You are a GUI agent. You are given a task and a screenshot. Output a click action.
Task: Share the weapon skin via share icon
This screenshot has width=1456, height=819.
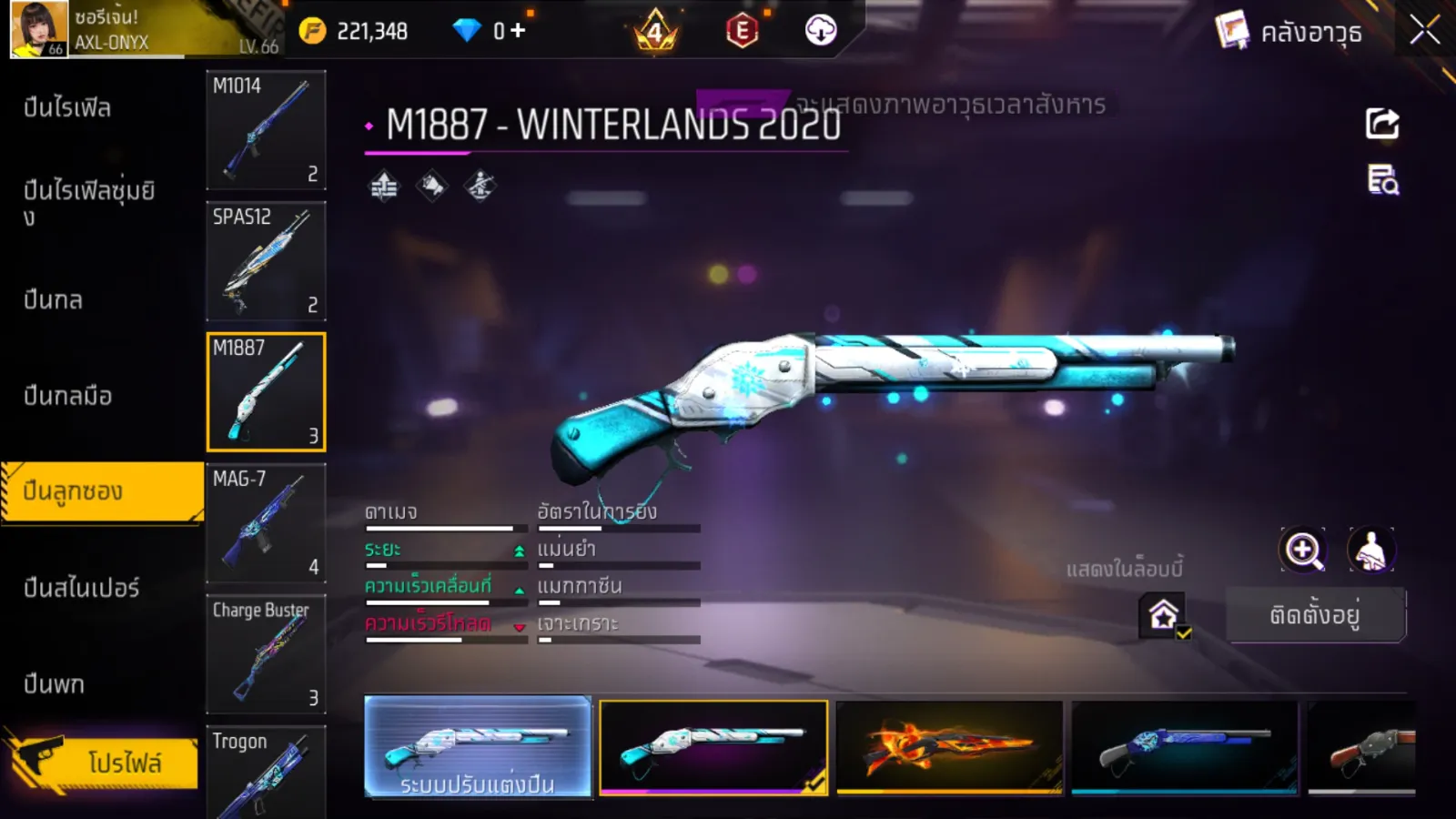tap(1382, 124)
